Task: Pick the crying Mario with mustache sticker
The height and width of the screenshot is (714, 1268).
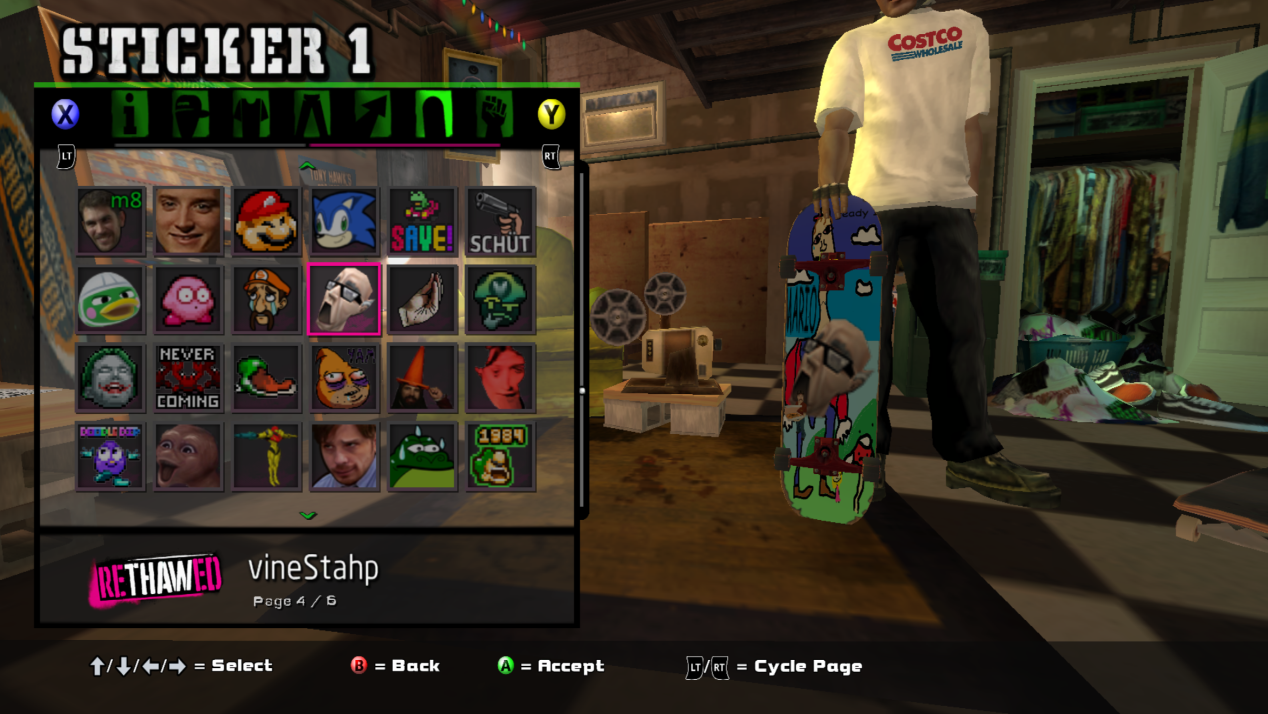Action: point(266,299)
